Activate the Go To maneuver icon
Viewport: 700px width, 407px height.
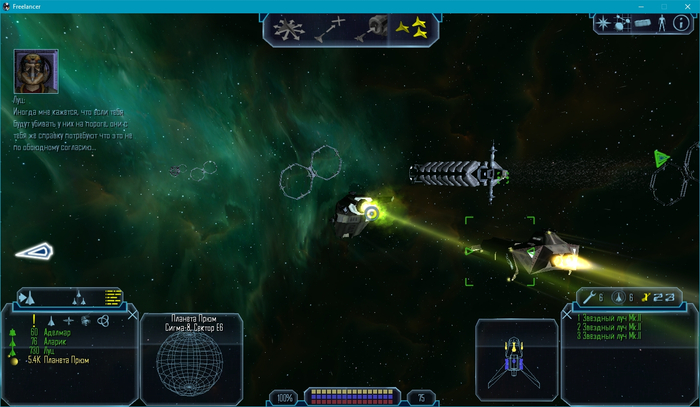tap(335, 28)
